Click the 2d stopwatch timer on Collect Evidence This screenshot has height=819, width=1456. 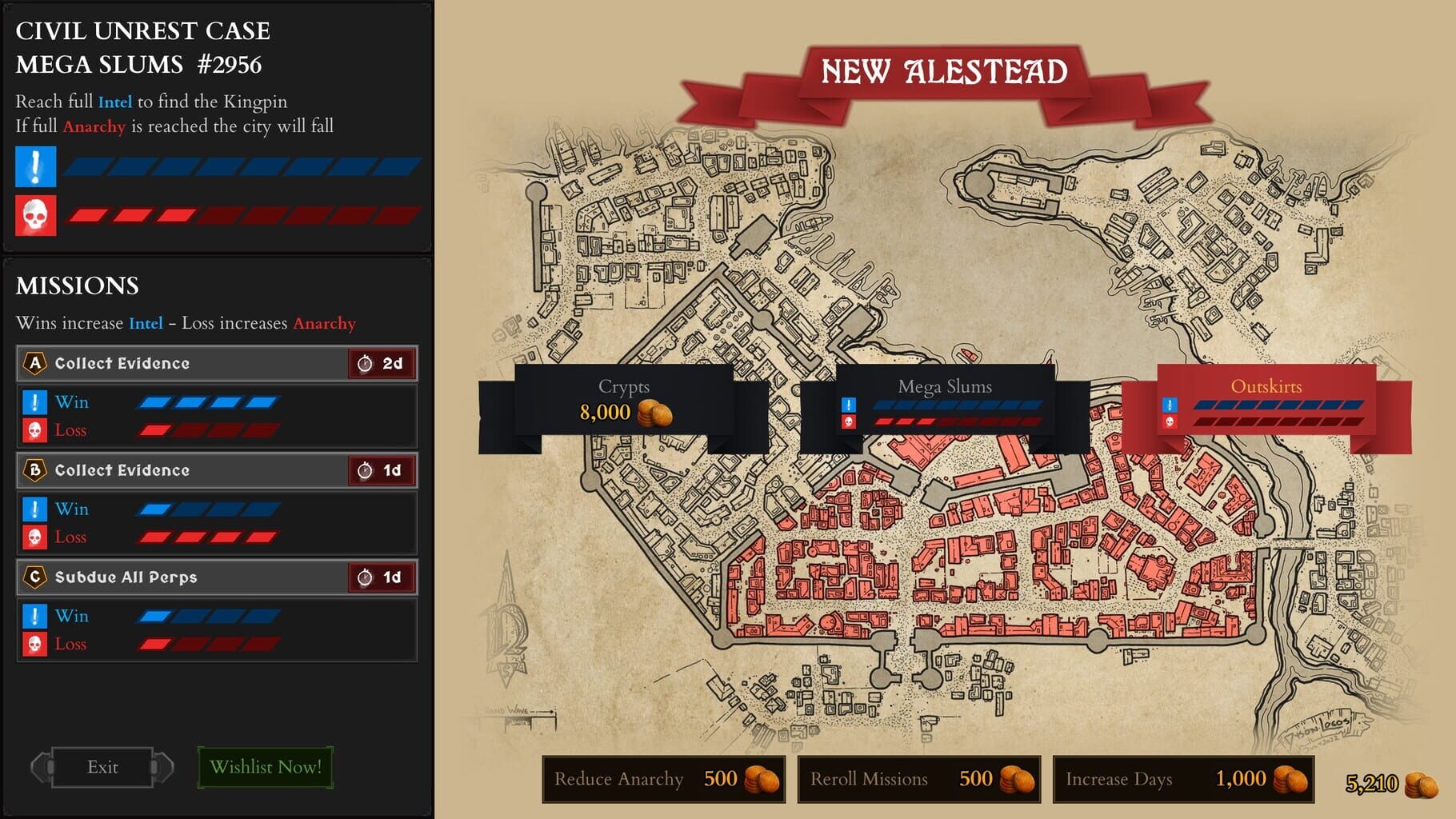click(x=382, y=363)
